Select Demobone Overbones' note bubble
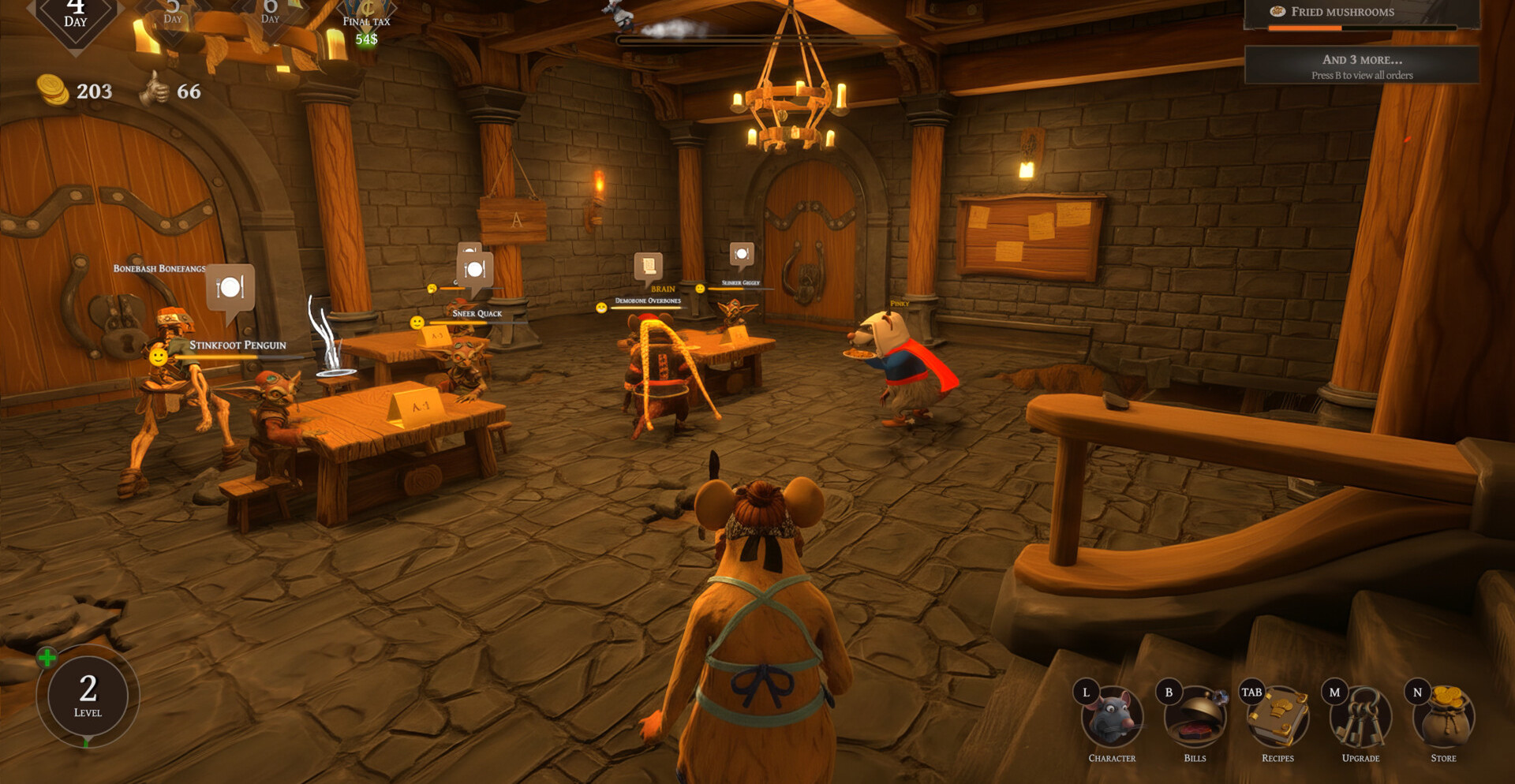This screenshot has height=784, width=1515. tap(649, 267)
